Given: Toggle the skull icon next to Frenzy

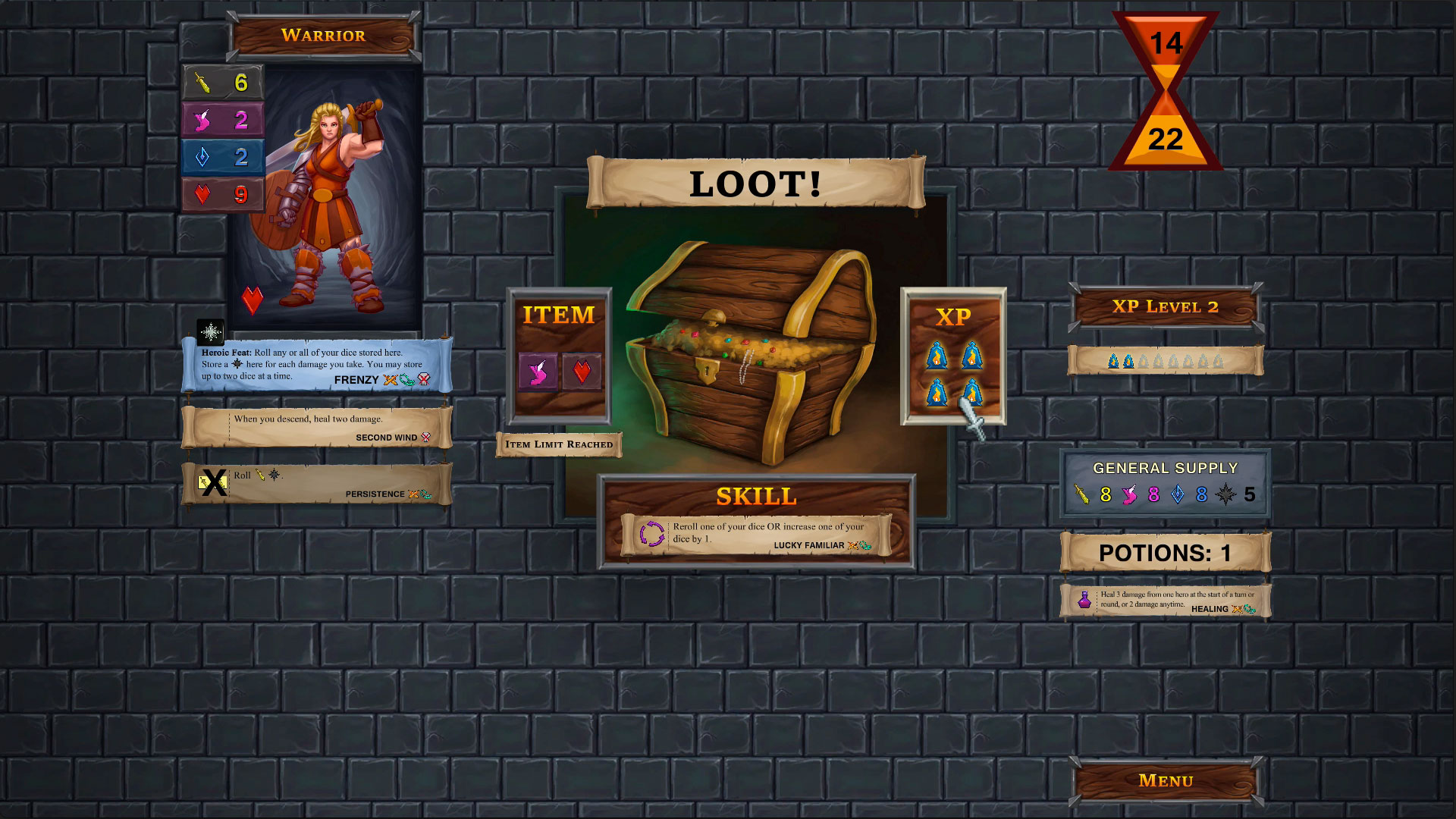Looking at the screenshot, I should (425, 379).
